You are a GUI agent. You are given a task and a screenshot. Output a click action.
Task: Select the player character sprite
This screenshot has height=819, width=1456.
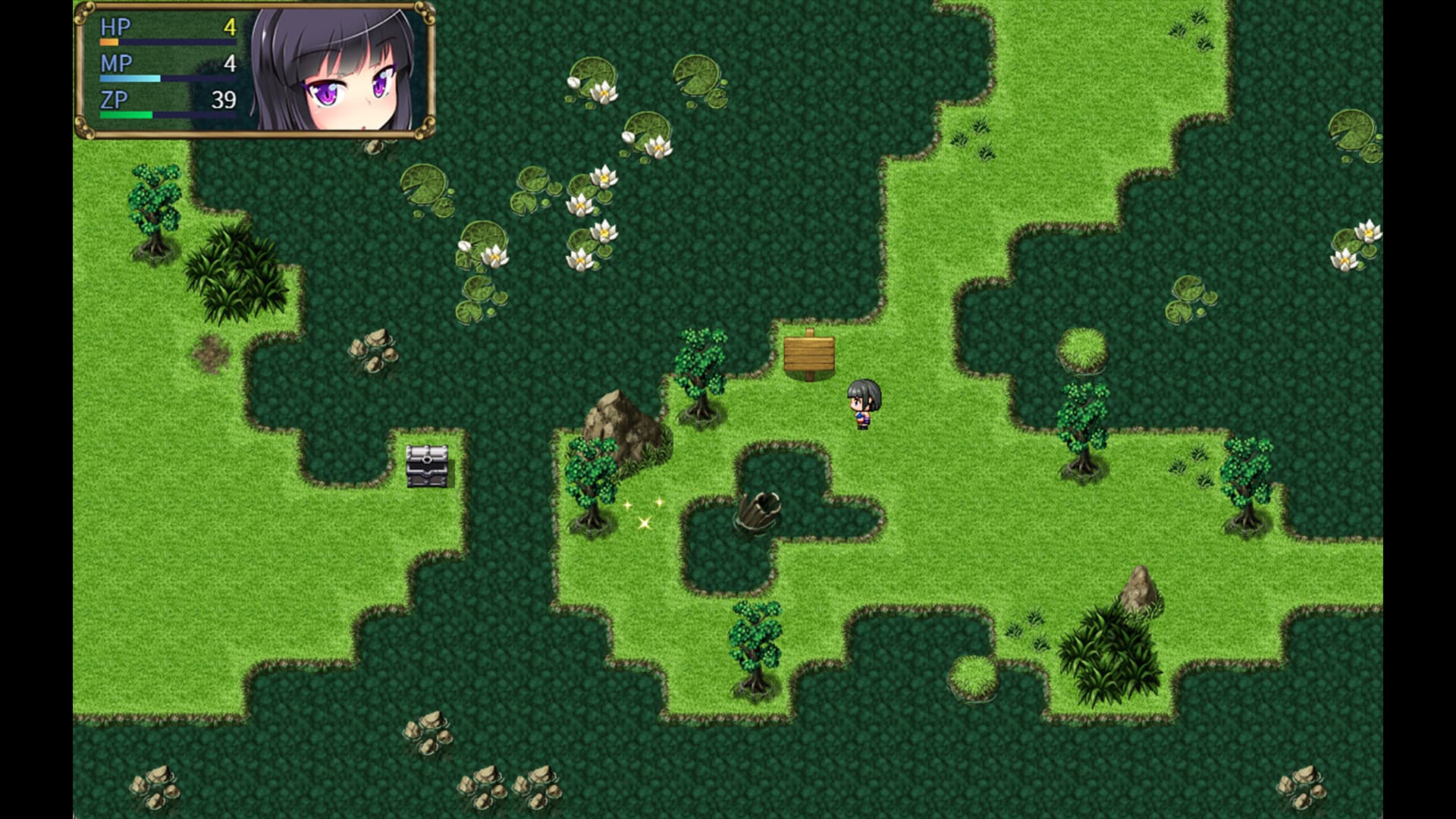pyautogui.click(x=864, y=404)
